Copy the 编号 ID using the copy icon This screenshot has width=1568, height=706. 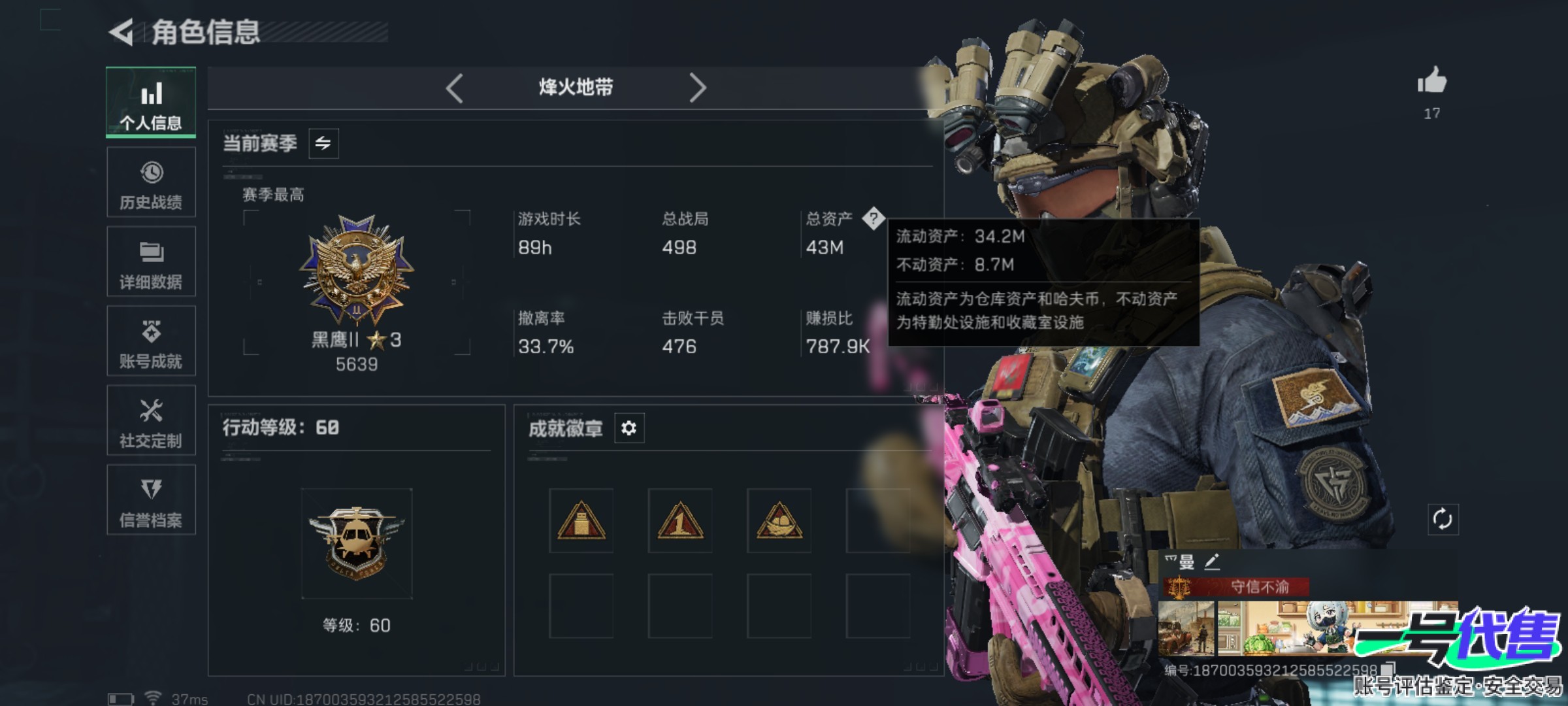point(1388,669)
